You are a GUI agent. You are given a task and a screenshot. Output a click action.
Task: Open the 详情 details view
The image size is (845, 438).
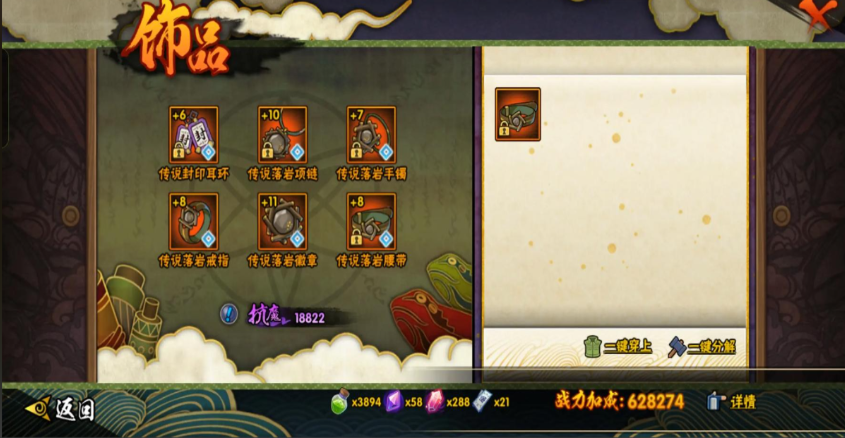[732, 402]
